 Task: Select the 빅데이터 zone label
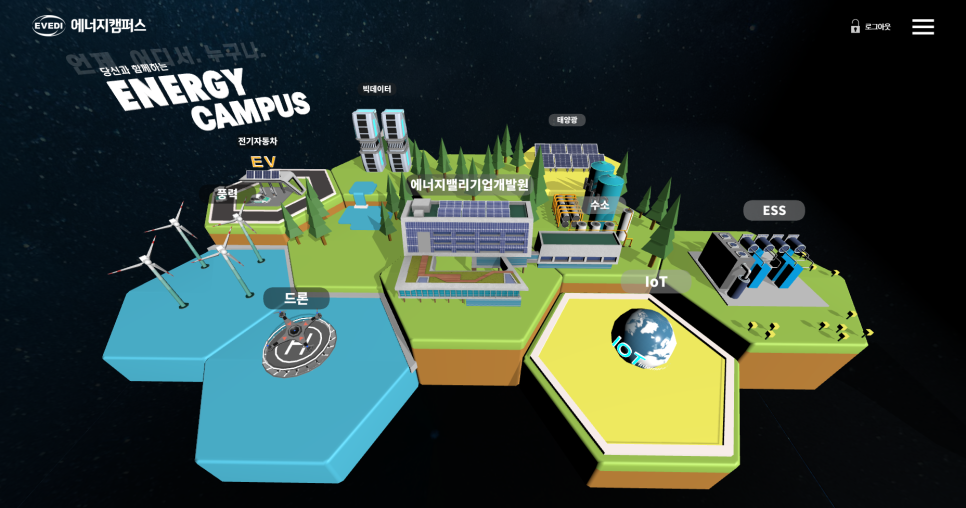click(377, 90)
